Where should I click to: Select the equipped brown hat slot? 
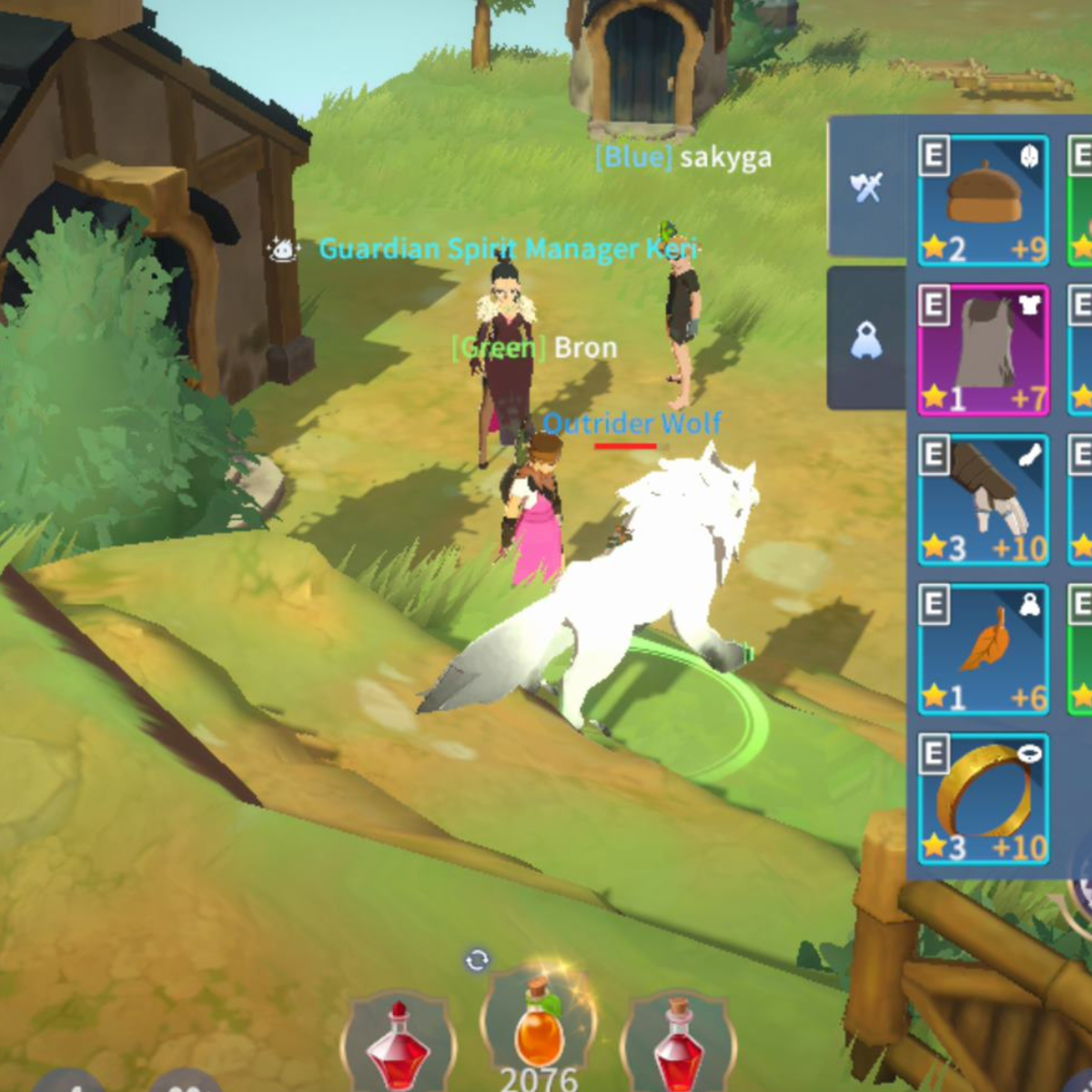[x=983, y=200]
